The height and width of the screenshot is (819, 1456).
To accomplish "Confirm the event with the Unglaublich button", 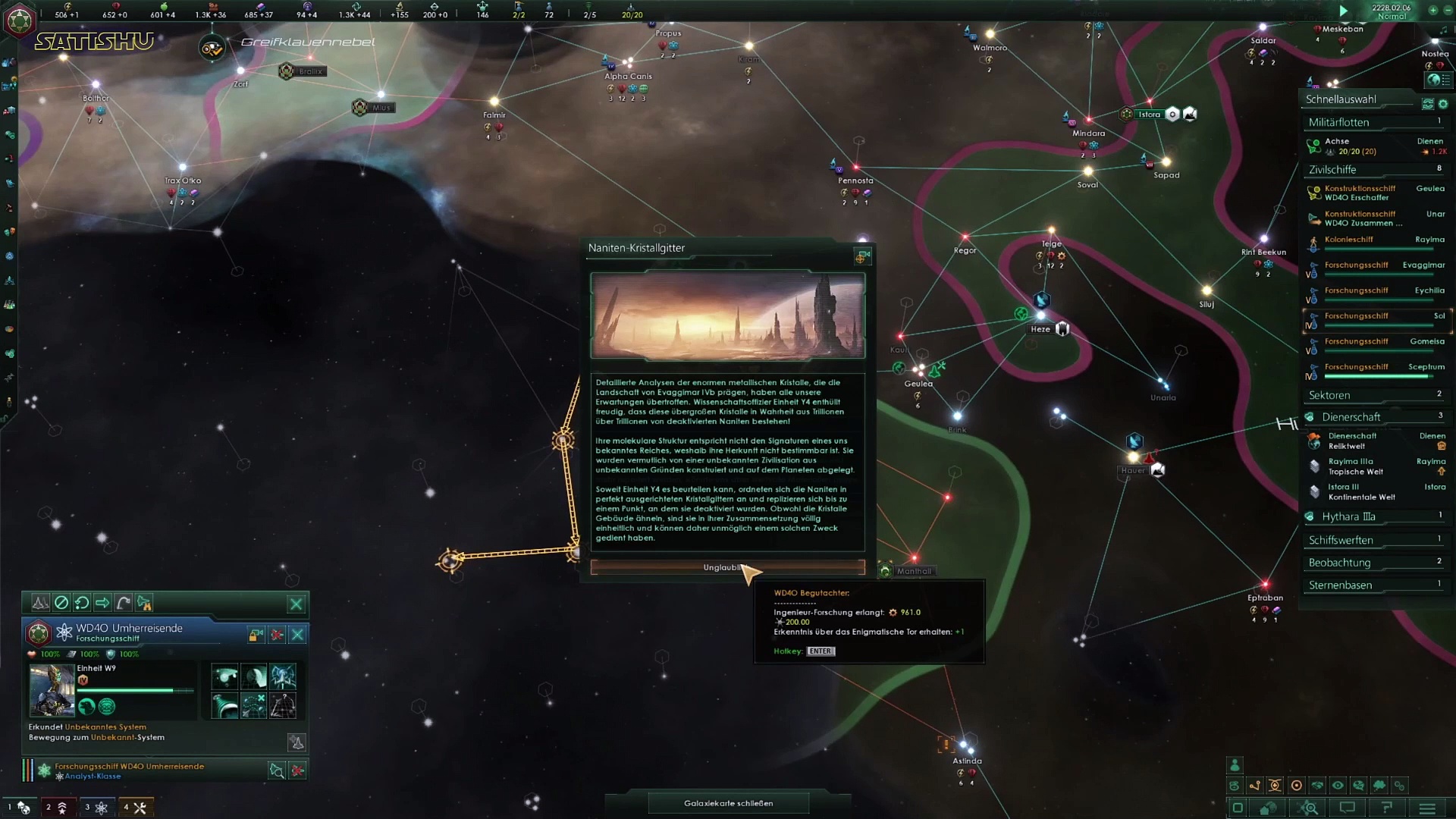I will (726, 567).
